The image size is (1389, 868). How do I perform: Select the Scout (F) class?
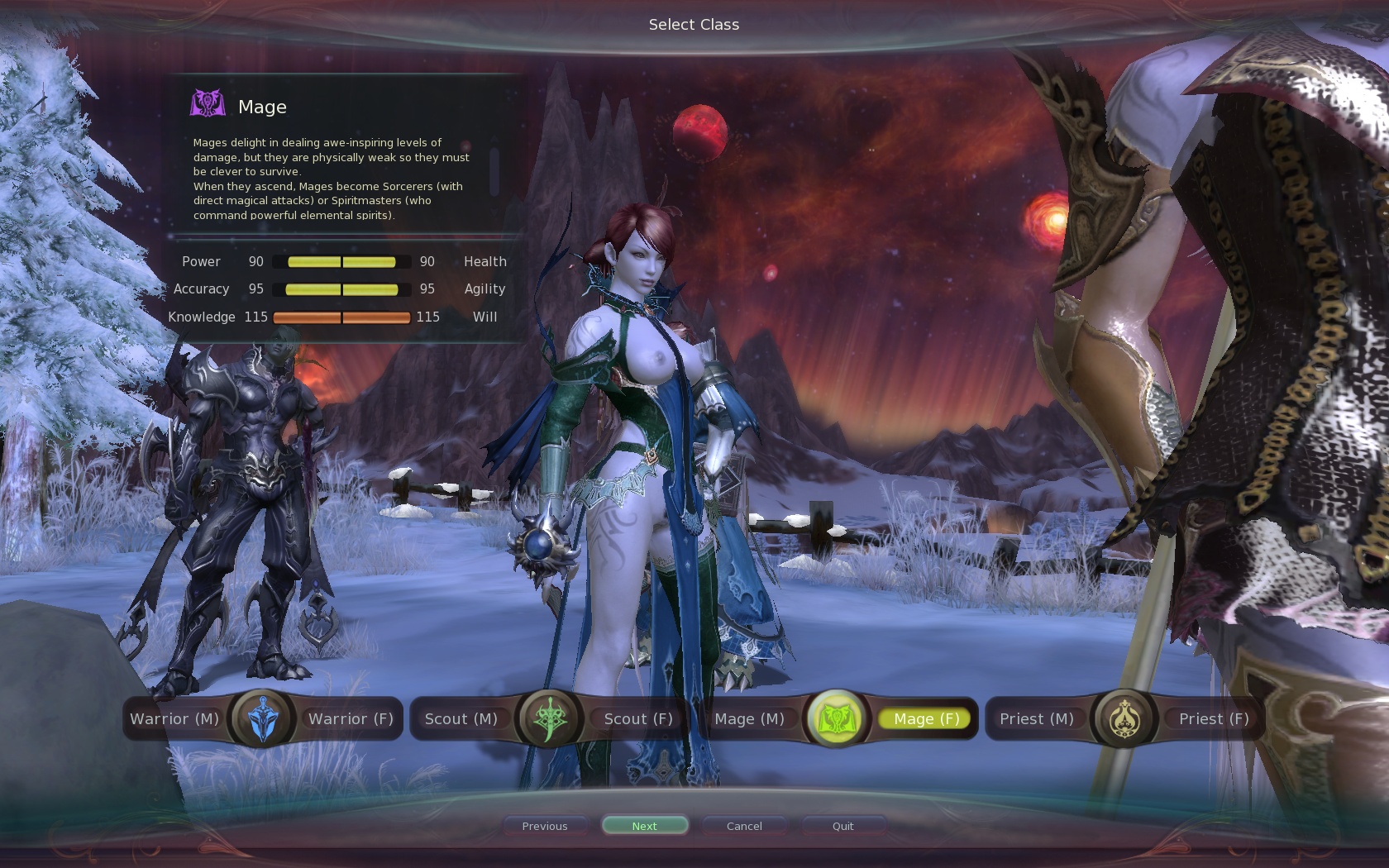[637, 719]
